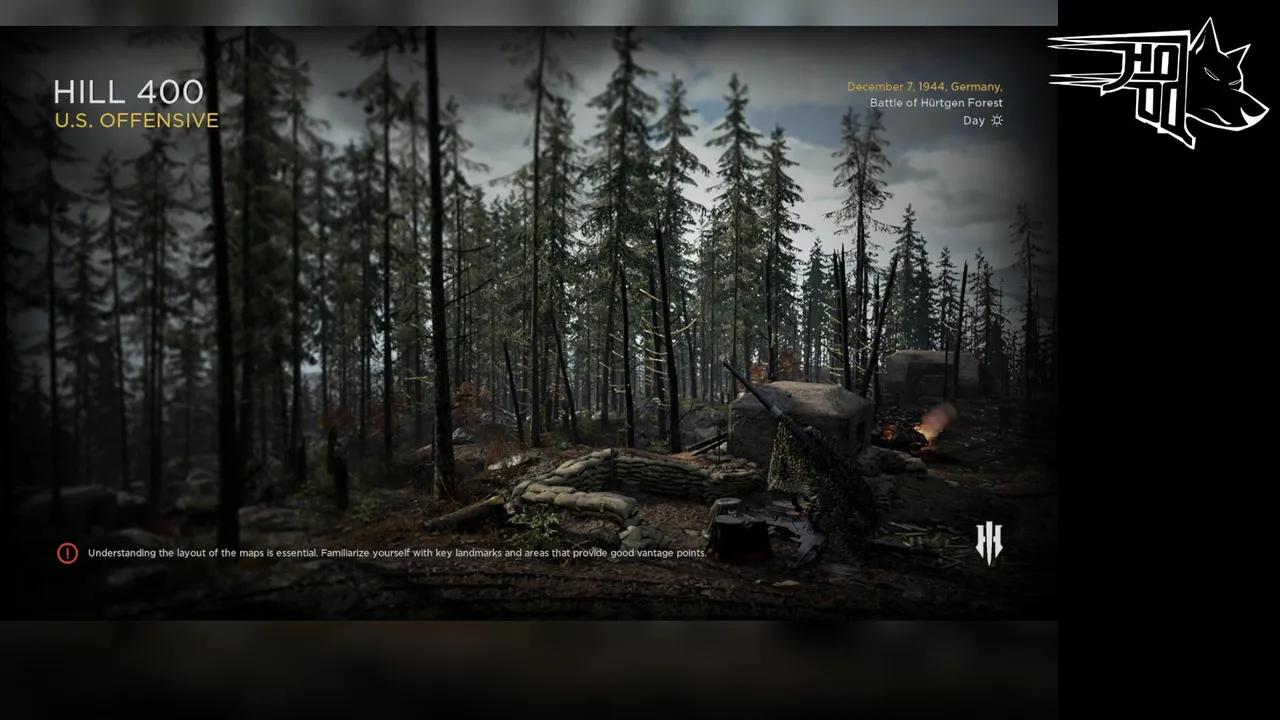Select the U.S. OFFENSIVE label

point(137,121)
